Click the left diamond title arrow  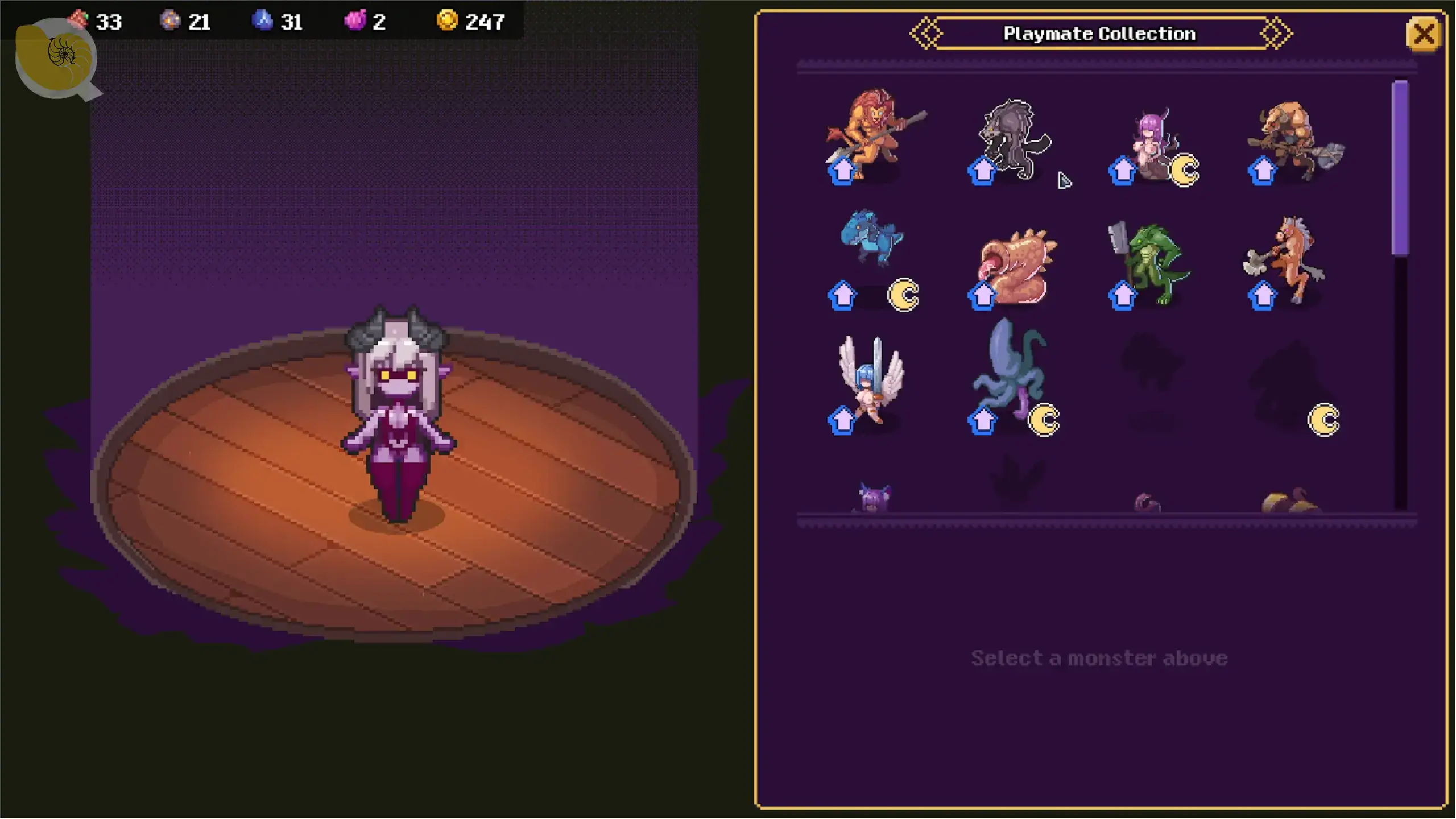point(926,34)
